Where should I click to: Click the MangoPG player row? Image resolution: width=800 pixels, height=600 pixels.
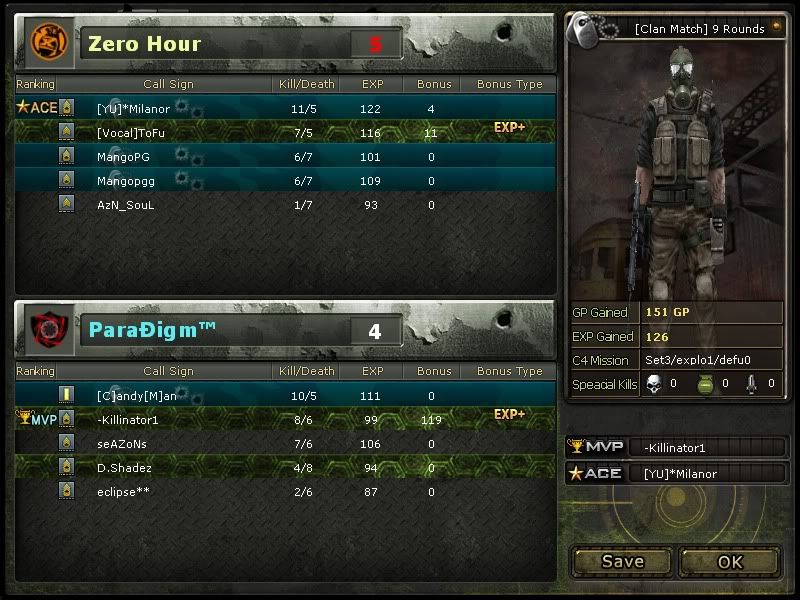pyautogui.click(x=285, y=156)
